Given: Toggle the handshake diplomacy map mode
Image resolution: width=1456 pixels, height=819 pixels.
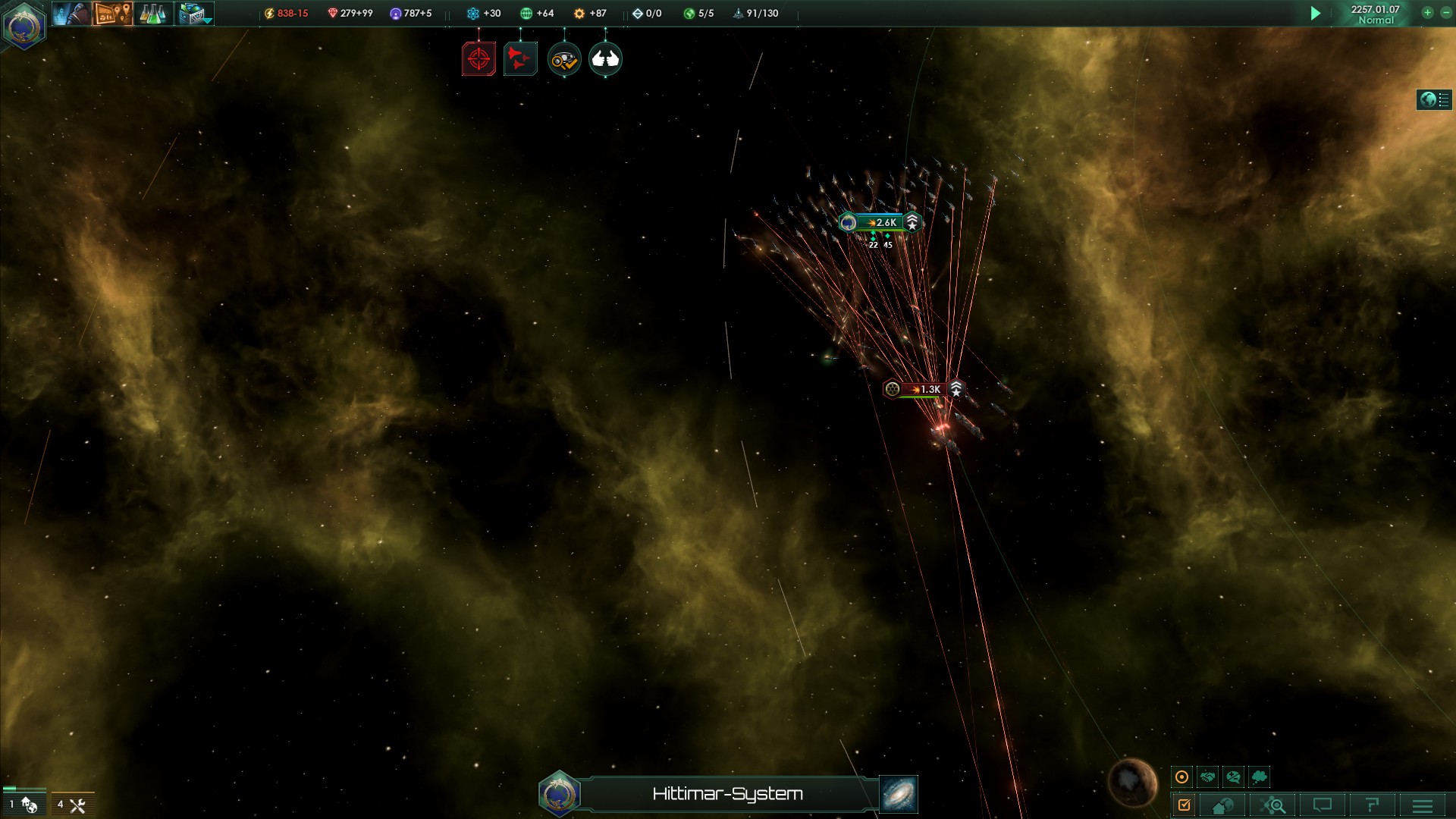Looking at the screenshot, I should pos(1207,777).
